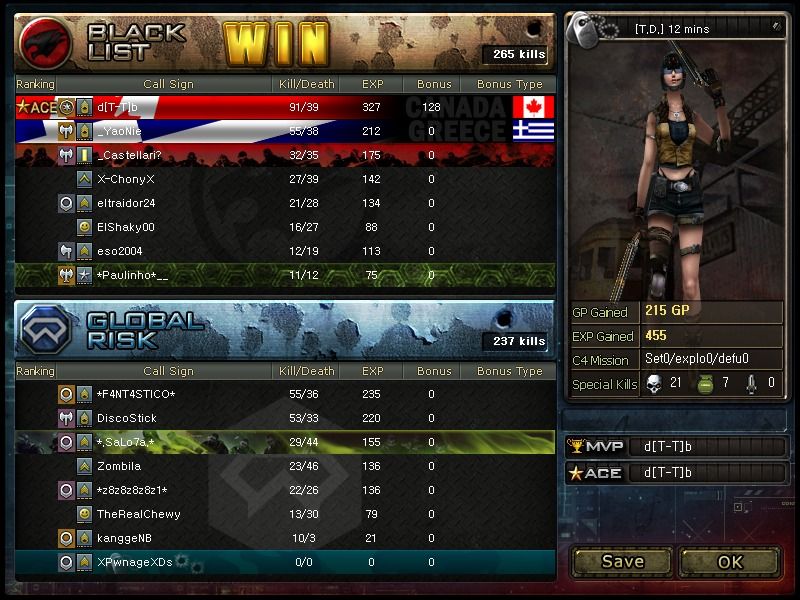Click on TheRealChewy's row

pos(139,514)
